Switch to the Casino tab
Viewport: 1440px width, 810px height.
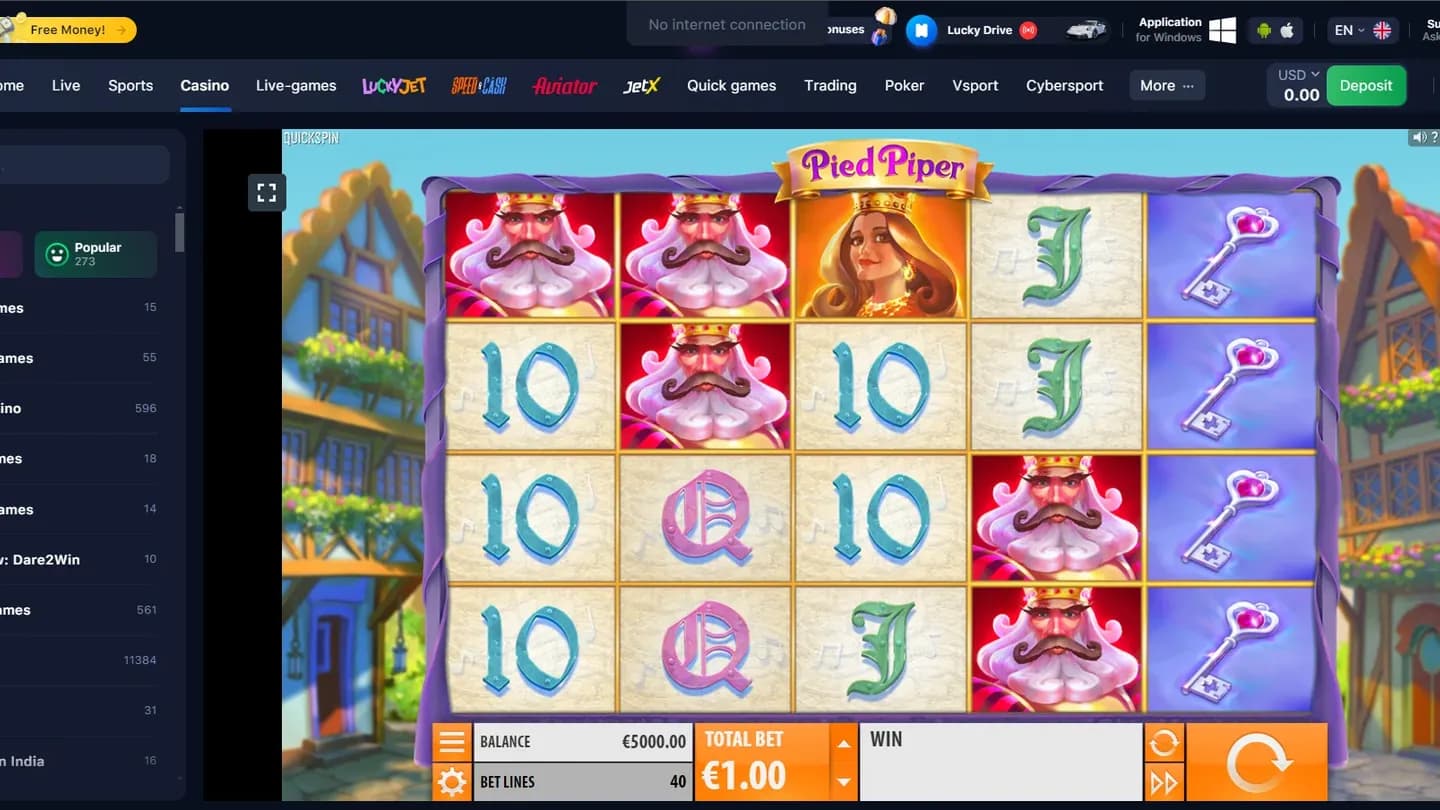pyautogui.click(x=204, y=85)
